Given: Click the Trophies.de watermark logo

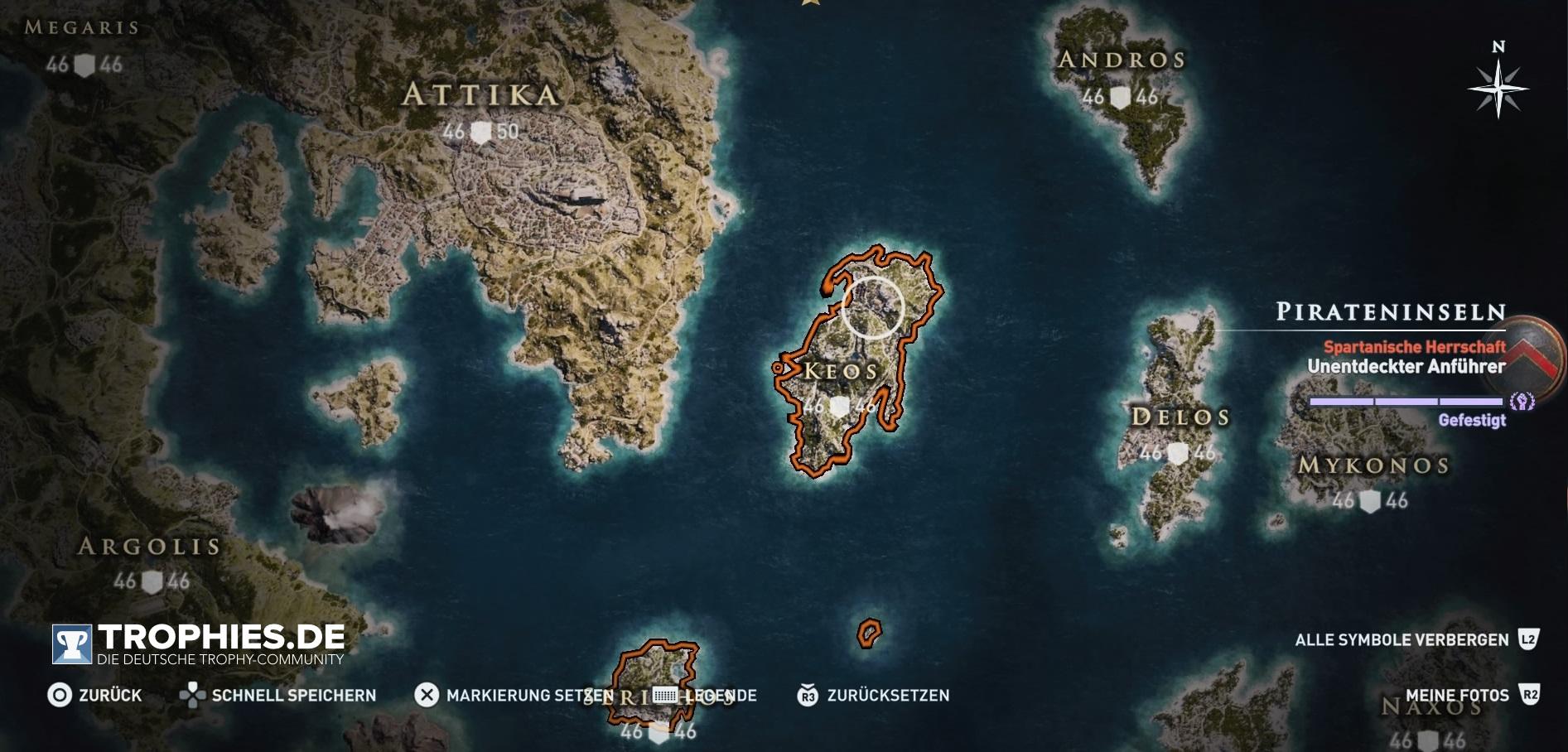Looking at the screenshot, I should coord(199,644).
